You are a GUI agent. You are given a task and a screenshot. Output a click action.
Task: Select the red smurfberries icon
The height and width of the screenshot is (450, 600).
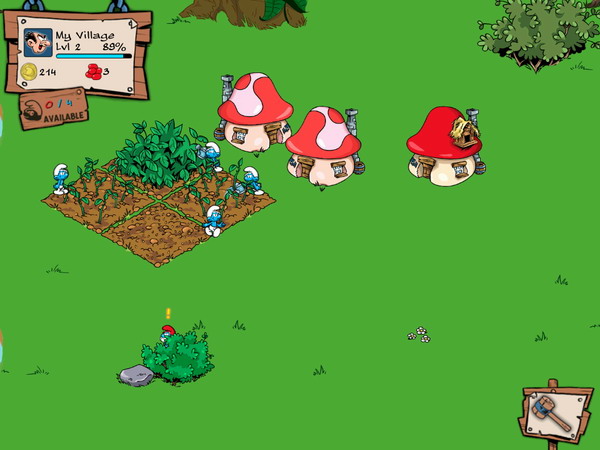[94, 71]
